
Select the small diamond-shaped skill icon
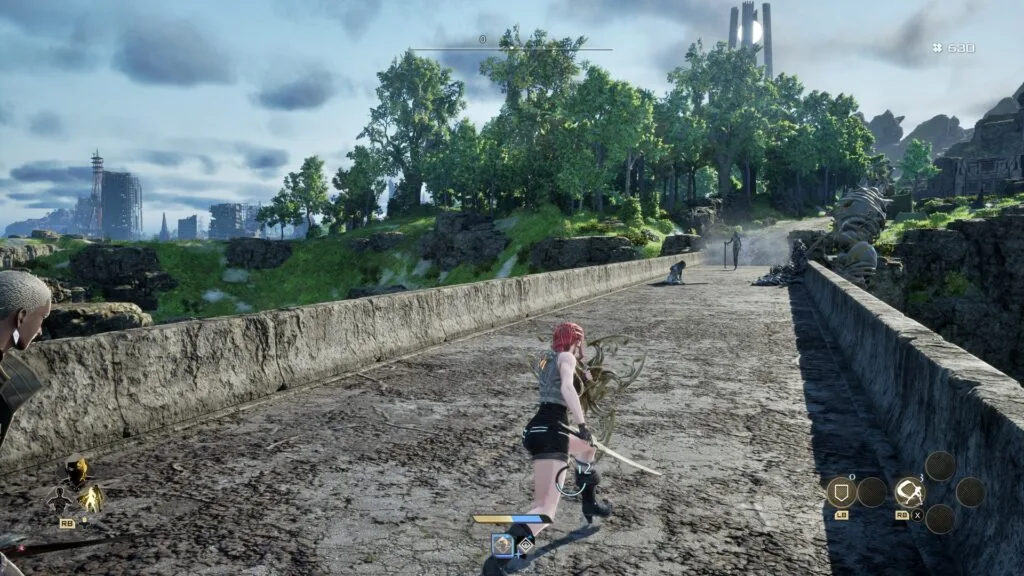point(526,545)
